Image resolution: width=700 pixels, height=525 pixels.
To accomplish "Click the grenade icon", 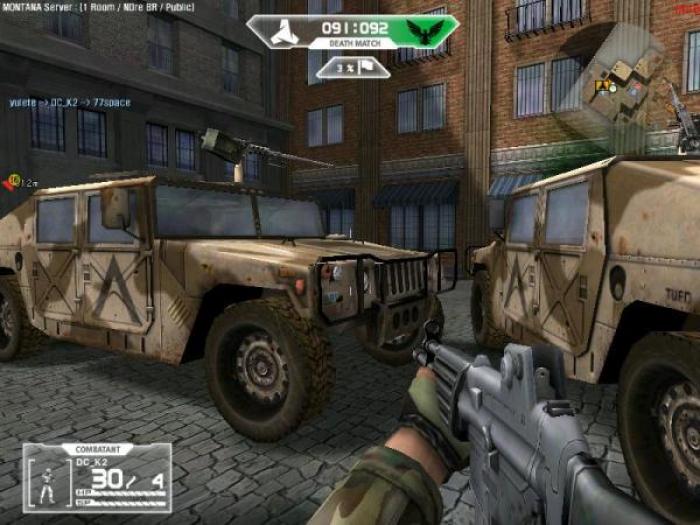I will [x=14, y=182].
